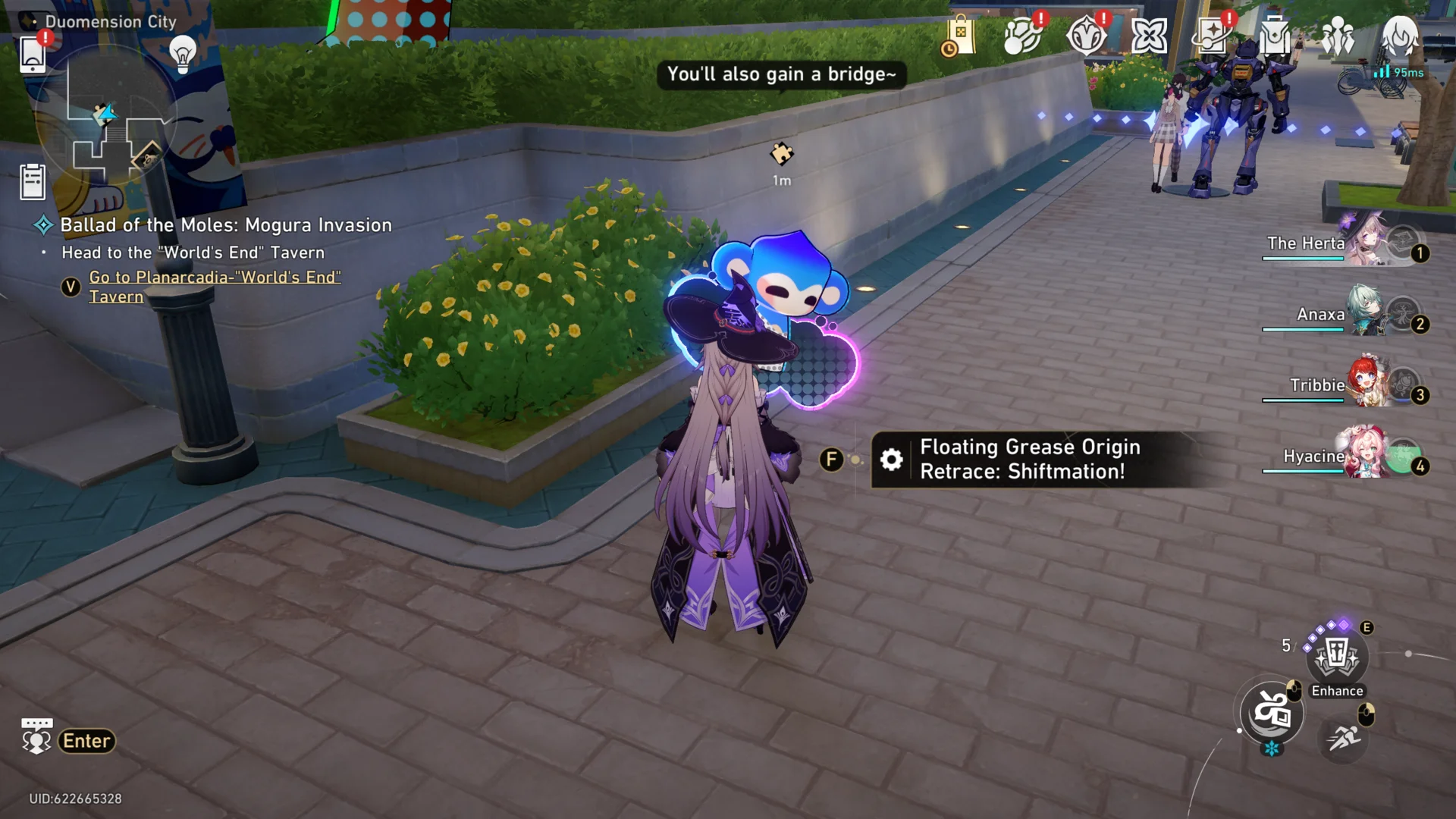
Task: Open the backpack inventory icon
Action: point(1275,36)
